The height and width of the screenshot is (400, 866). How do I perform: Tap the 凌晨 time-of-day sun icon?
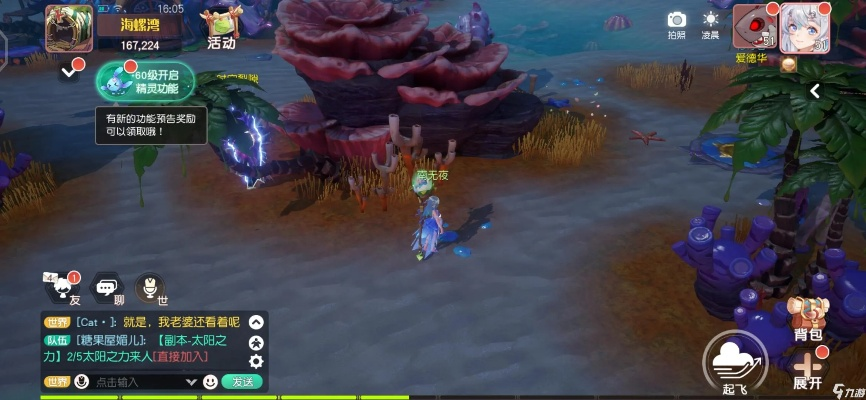tap(711, 22)
